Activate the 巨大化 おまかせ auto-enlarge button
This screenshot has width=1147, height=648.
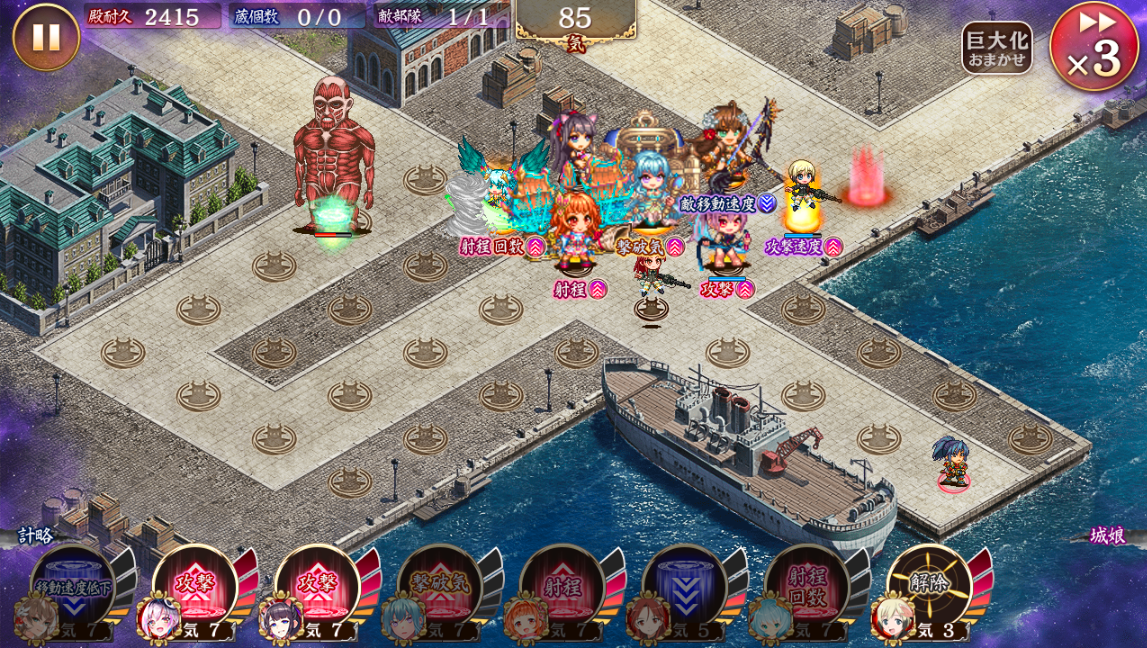pos(996,47)
